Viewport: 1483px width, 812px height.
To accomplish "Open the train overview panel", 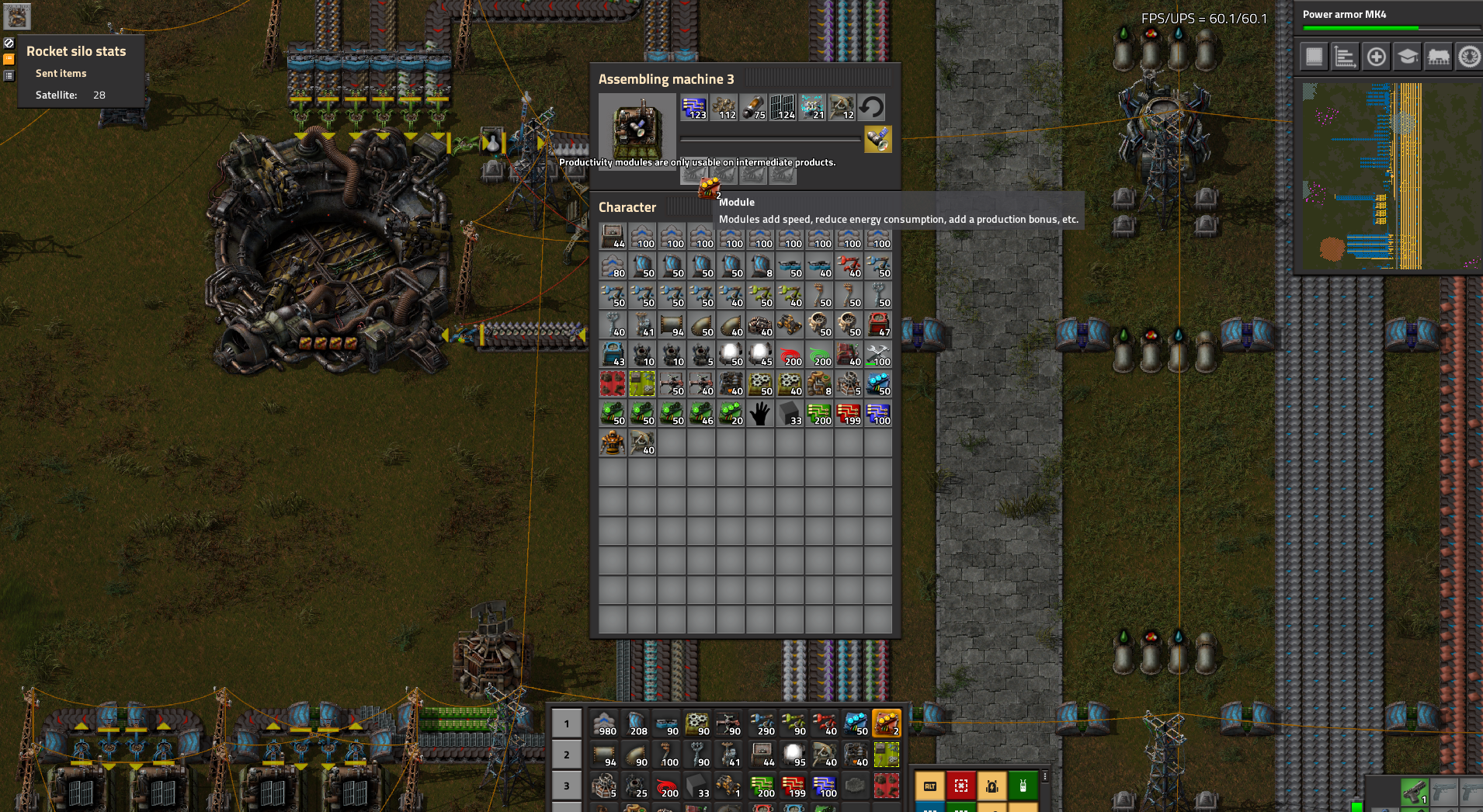I will pos(1439,57).
